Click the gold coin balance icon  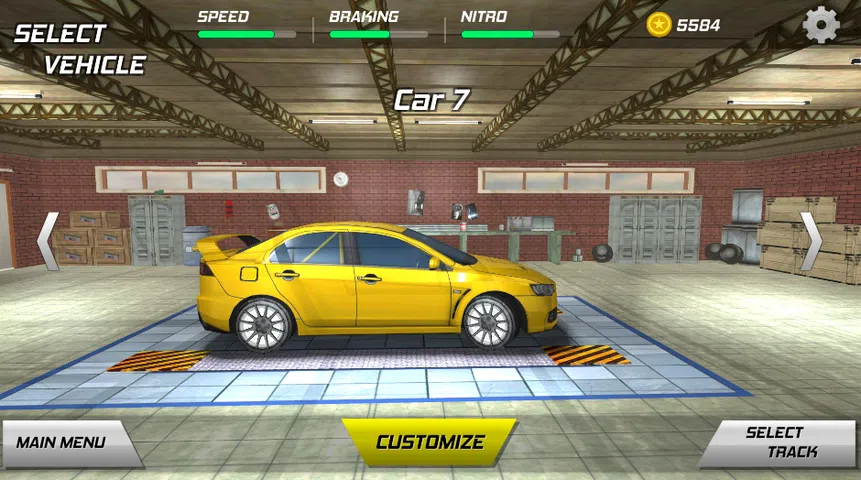pos(659,24)
